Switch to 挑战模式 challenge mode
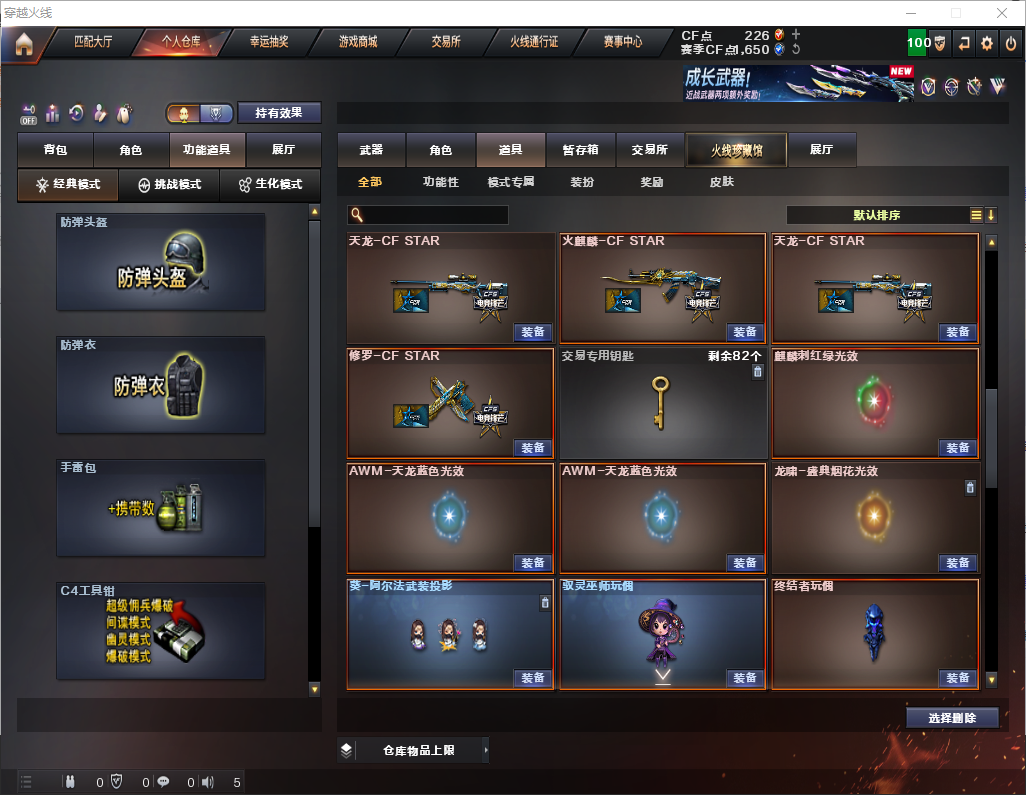The height and width of the screenshot is (795, 1026). [169, 185]
